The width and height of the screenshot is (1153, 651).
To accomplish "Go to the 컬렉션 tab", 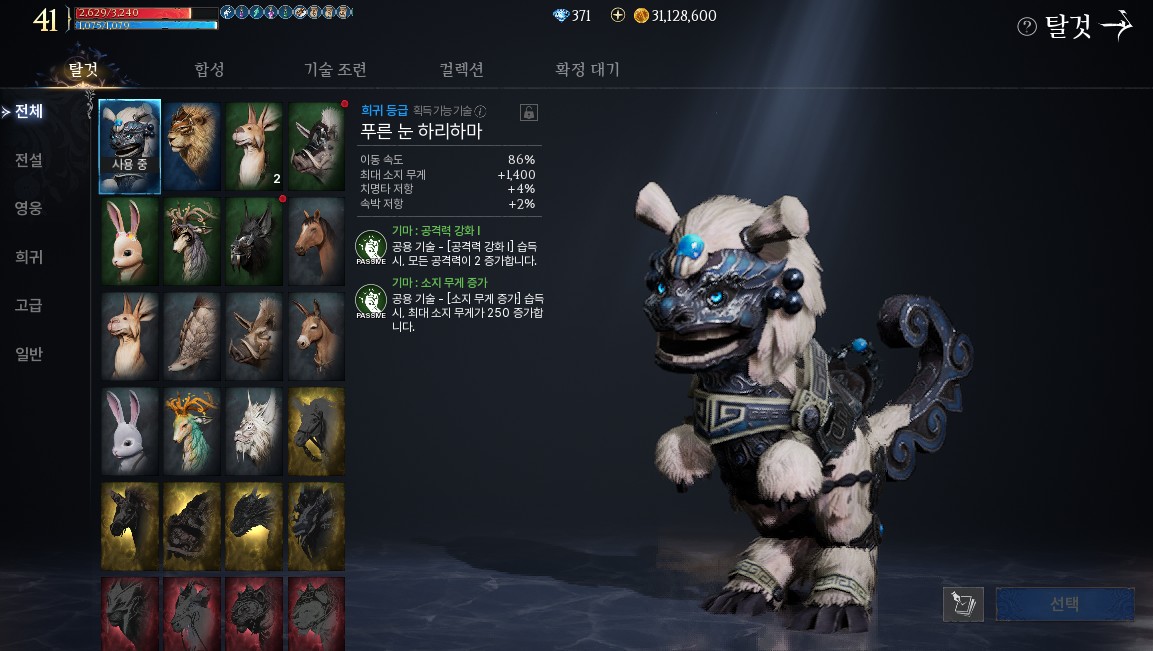I will (461, 69).
